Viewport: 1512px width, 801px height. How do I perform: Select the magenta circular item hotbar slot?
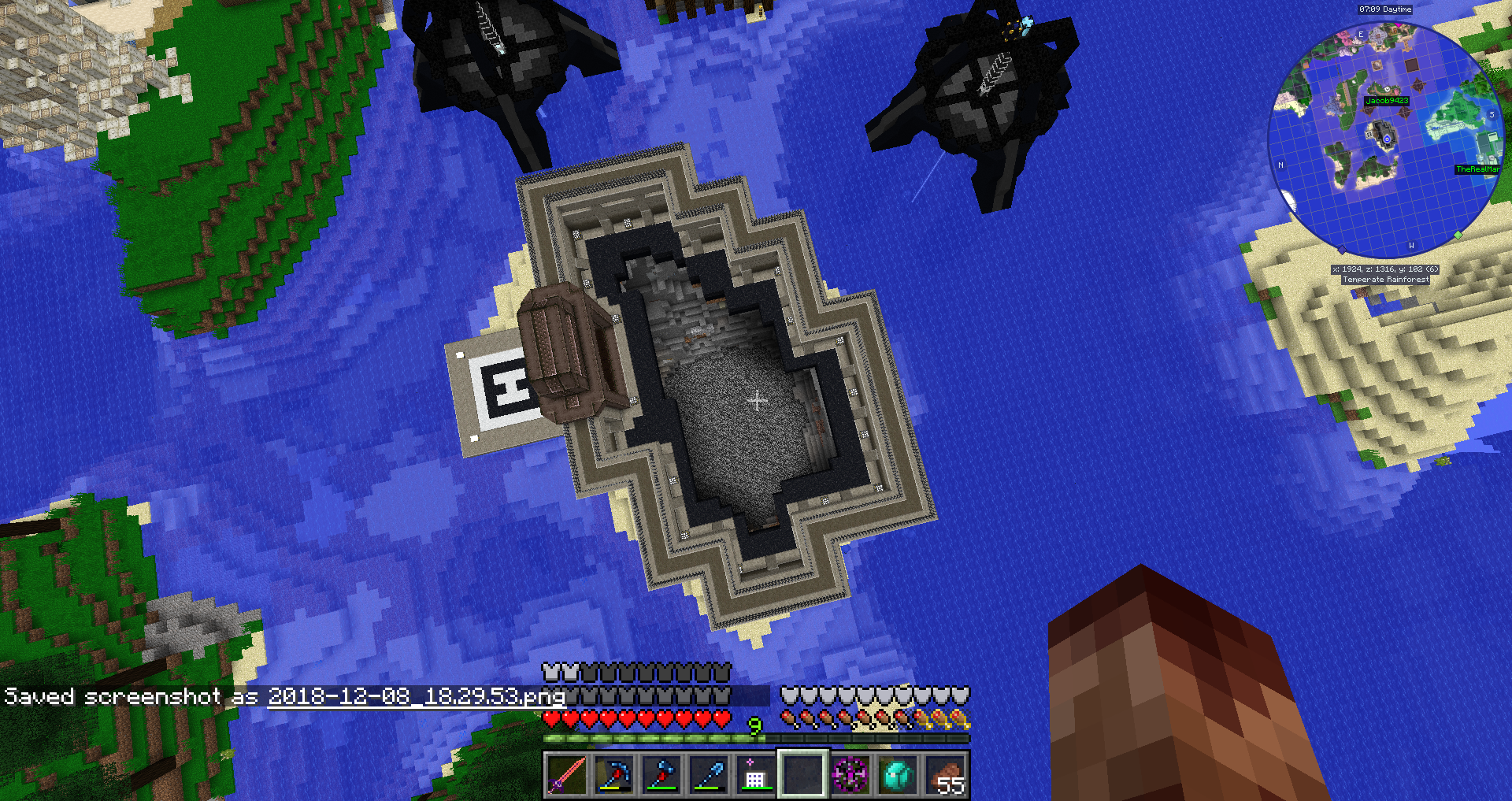(x=850, y=775)
